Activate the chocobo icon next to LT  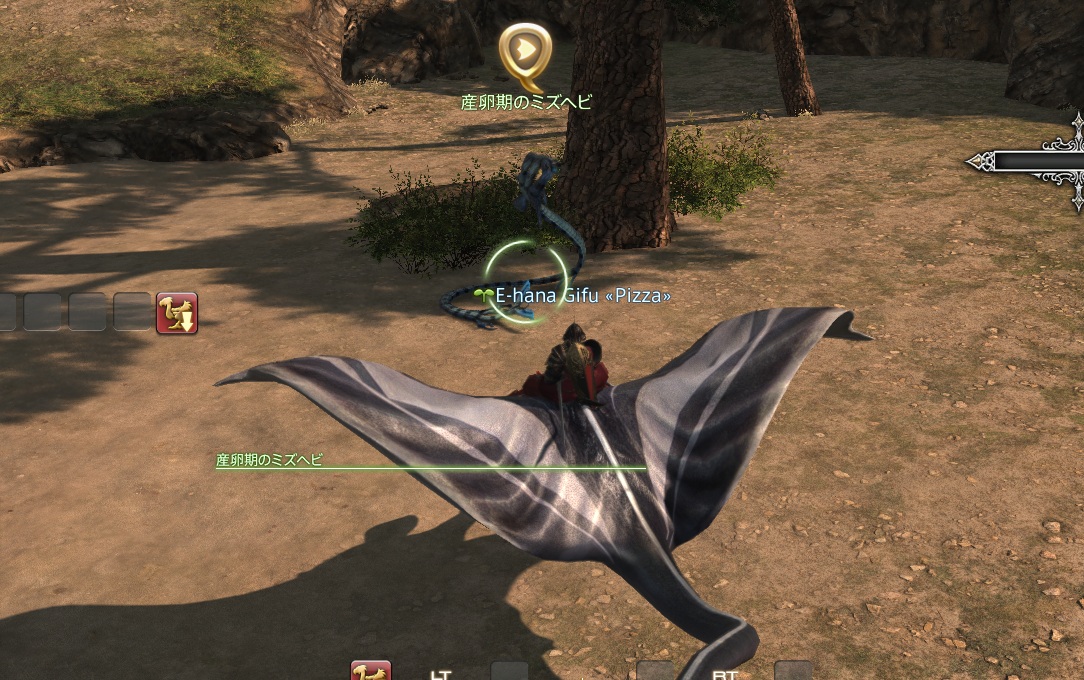tap(370, 671)
